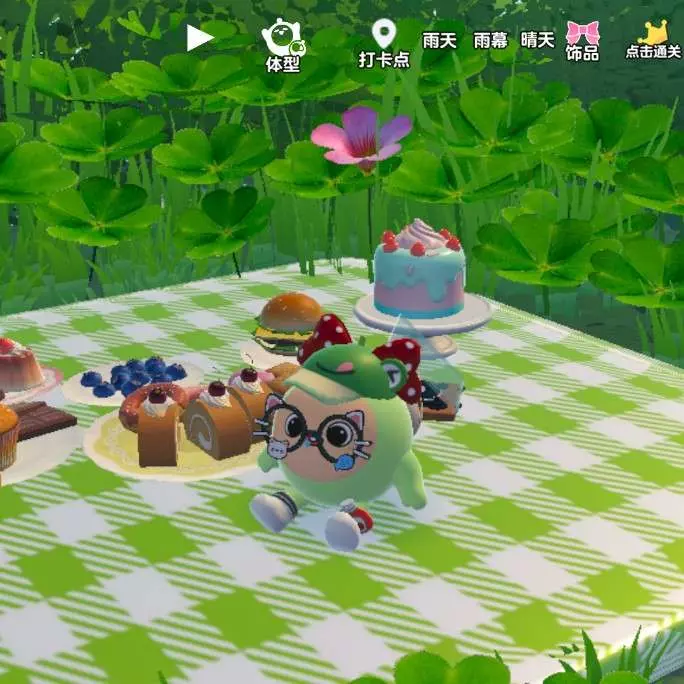Open the 饰品 accessories menu

click(x=582, y=41)
